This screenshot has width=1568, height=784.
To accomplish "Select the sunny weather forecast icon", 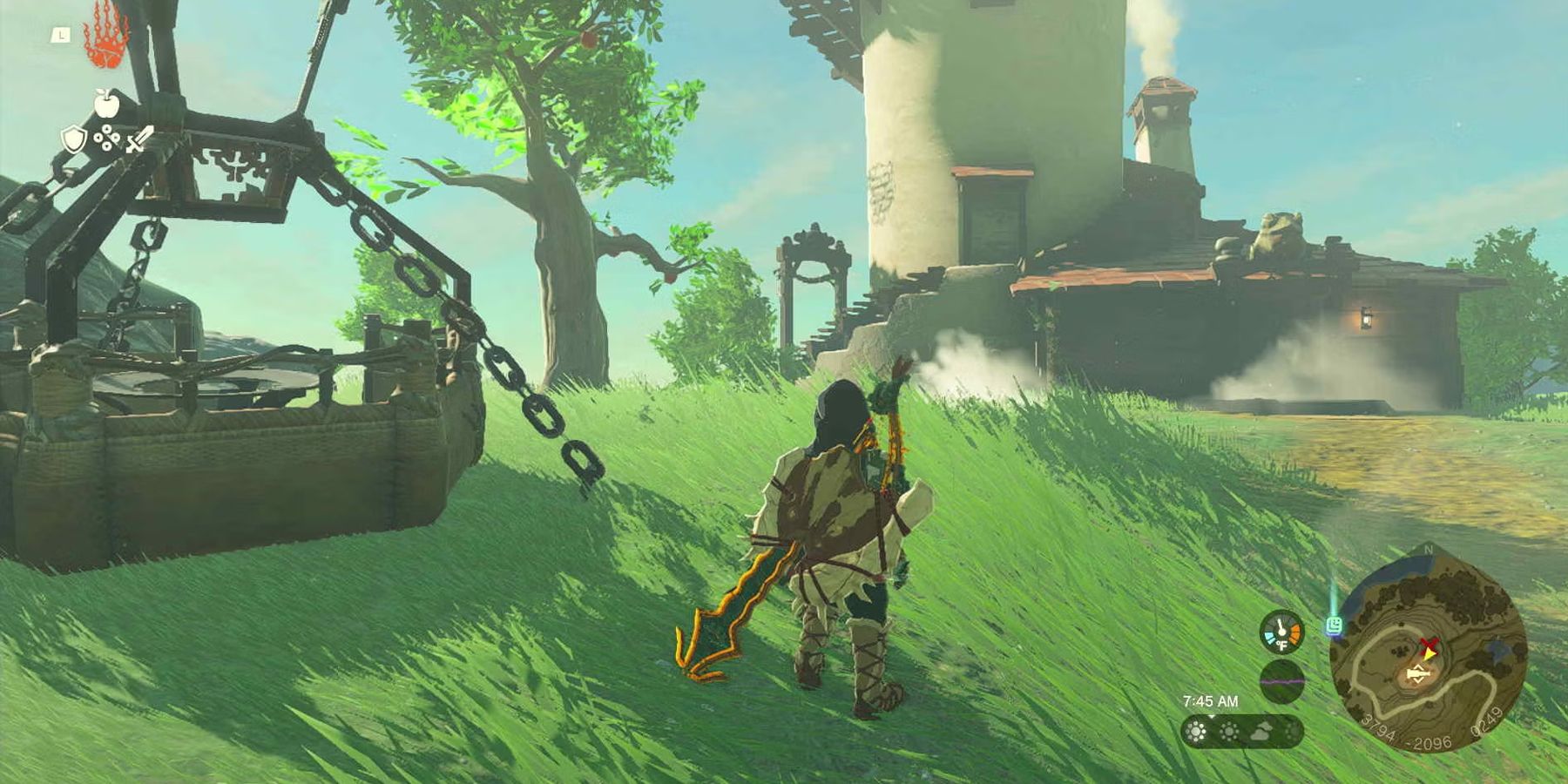I will pos(1197,731).
